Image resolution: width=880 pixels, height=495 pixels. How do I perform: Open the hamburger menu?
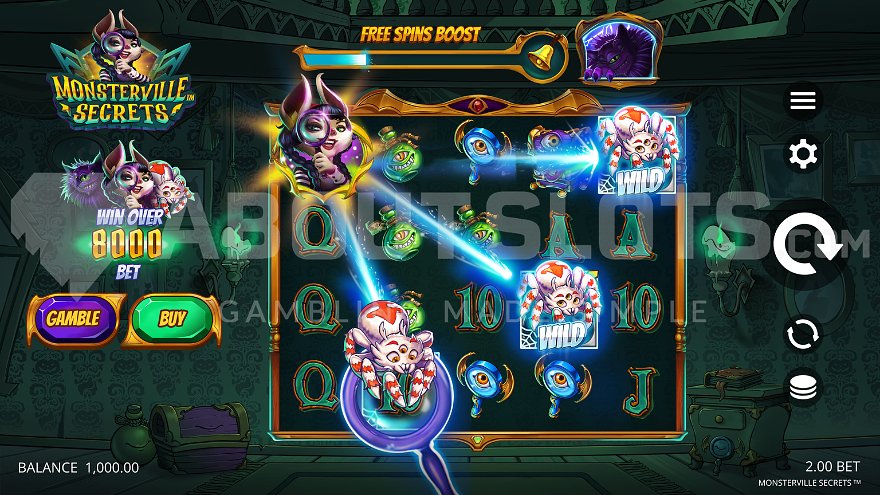pyautogui.click(x=803, y=101)
